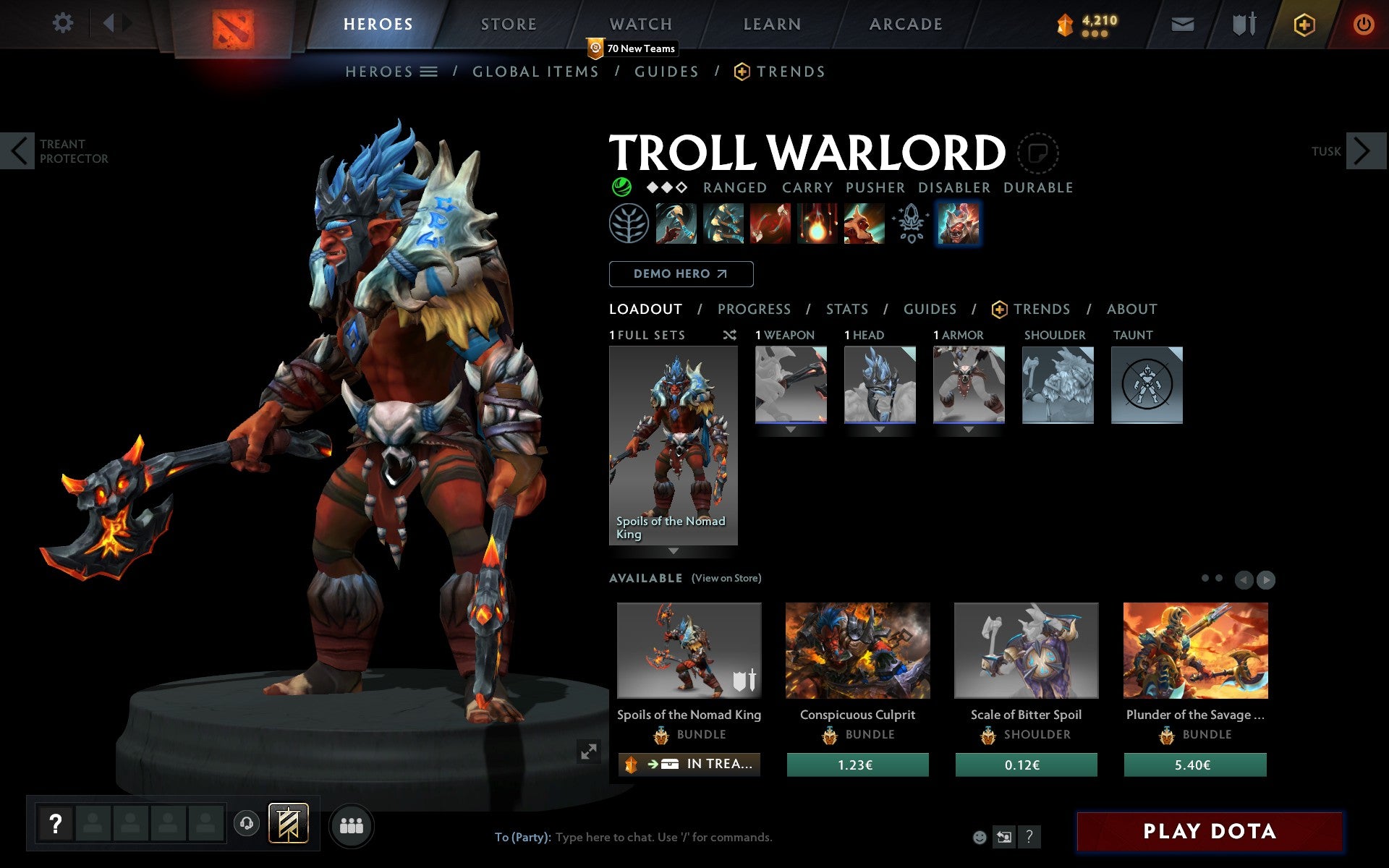
Task: Open the GLOBAL ITEMS section
Action: click(535, 72)
